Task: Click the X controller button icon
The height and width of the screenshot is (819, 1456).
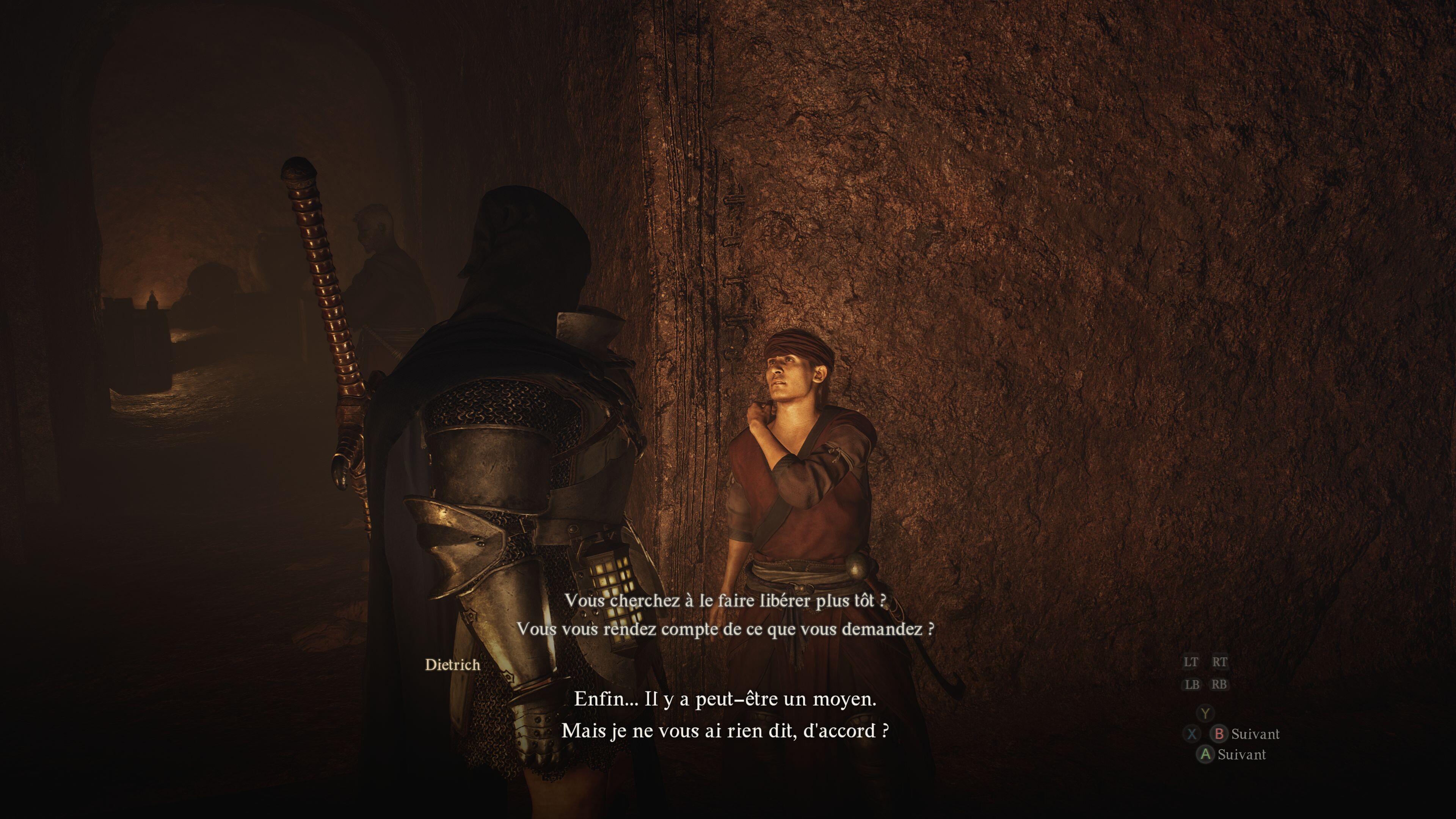Action: [x=1192, y=734]
